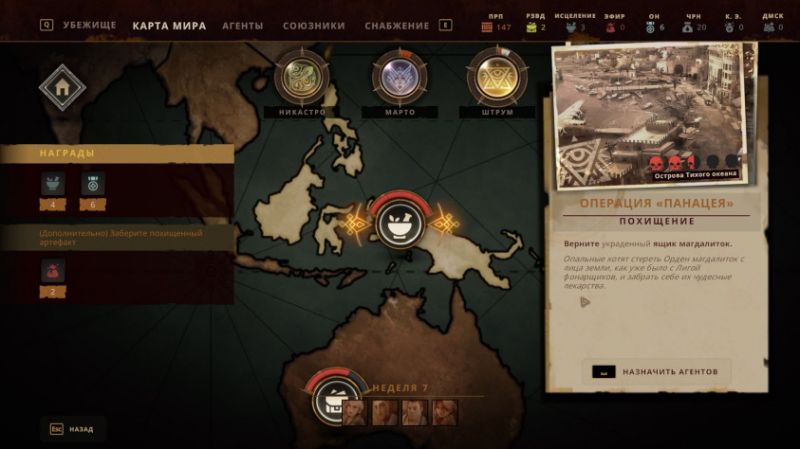Select the Союзники tab
The image size is (800, 449).
314,25
